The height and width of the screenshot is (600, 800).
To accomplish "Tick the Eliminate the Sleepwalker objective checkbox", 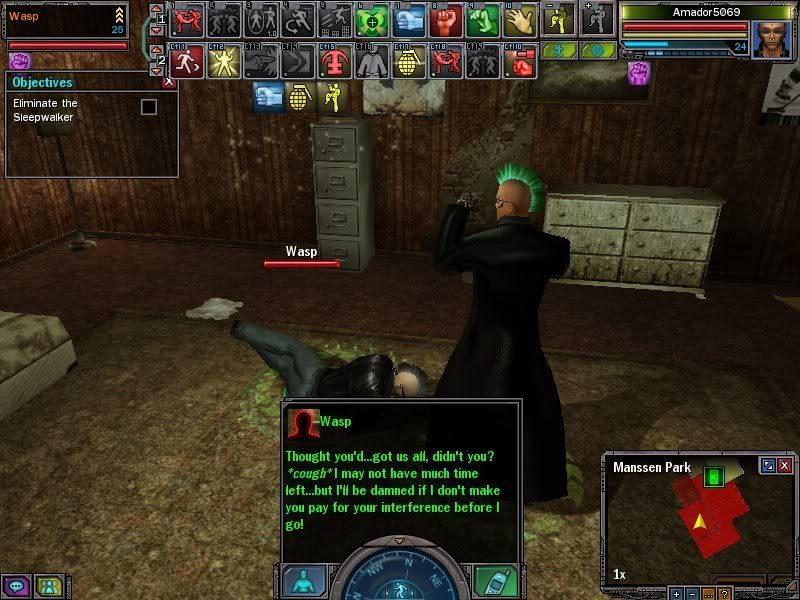I will (x=149, y=106).
